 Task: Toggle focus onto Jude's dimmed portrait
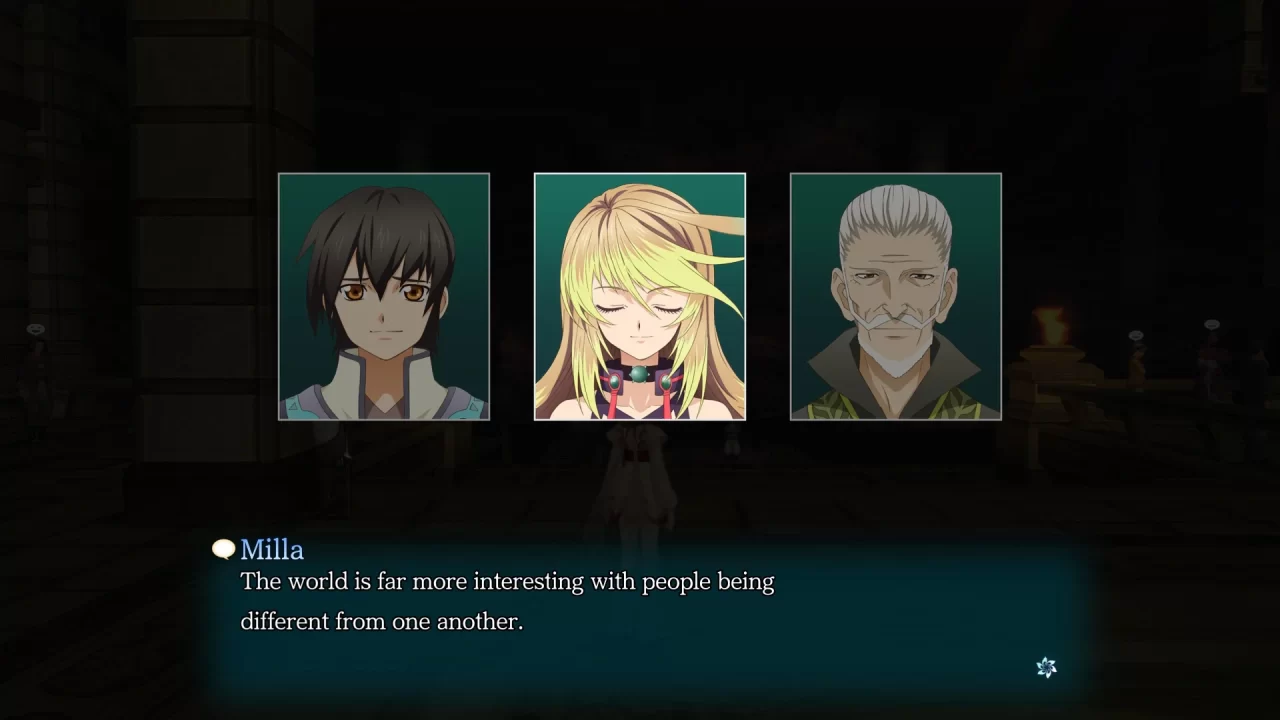tap(383, 295)
